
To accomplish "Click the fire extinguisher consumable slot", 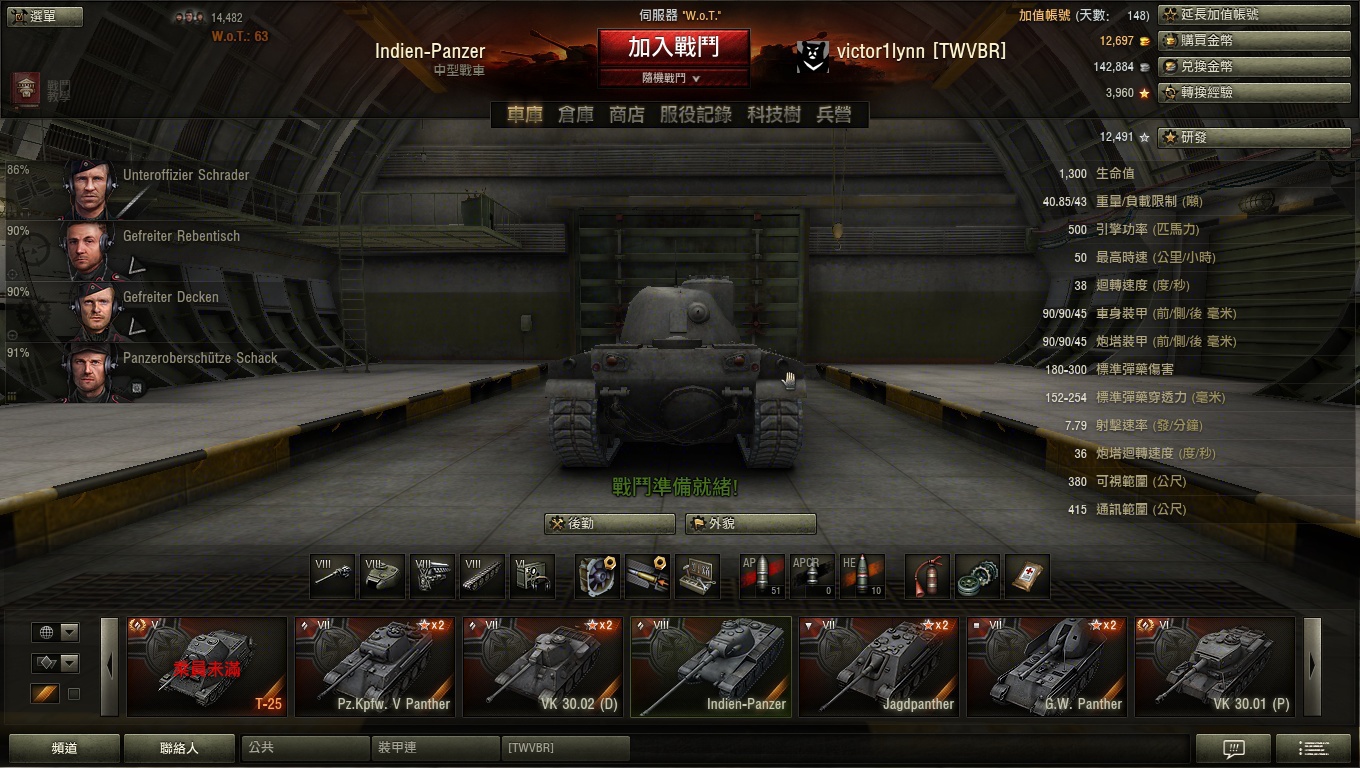I will [x=928, y=577].
